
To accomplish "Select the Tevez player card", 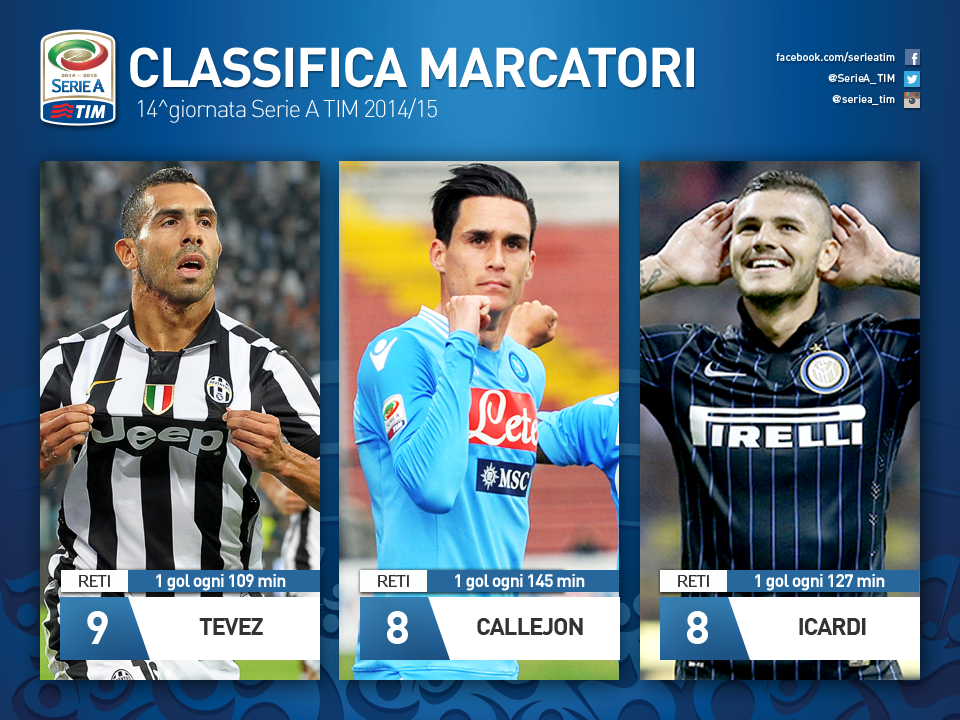I will pyautogui.click(x=180, y=420).
